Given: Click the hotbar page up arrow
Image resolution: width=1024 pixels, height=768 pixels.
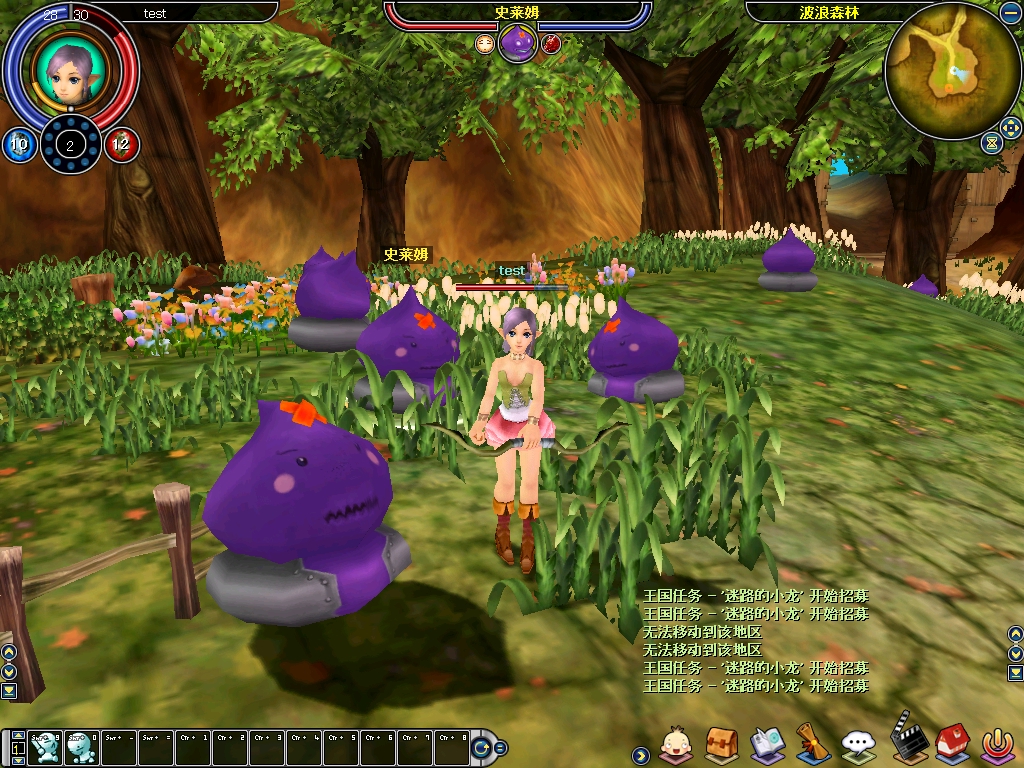Looking at the screenshot, I should pos(16,736).
